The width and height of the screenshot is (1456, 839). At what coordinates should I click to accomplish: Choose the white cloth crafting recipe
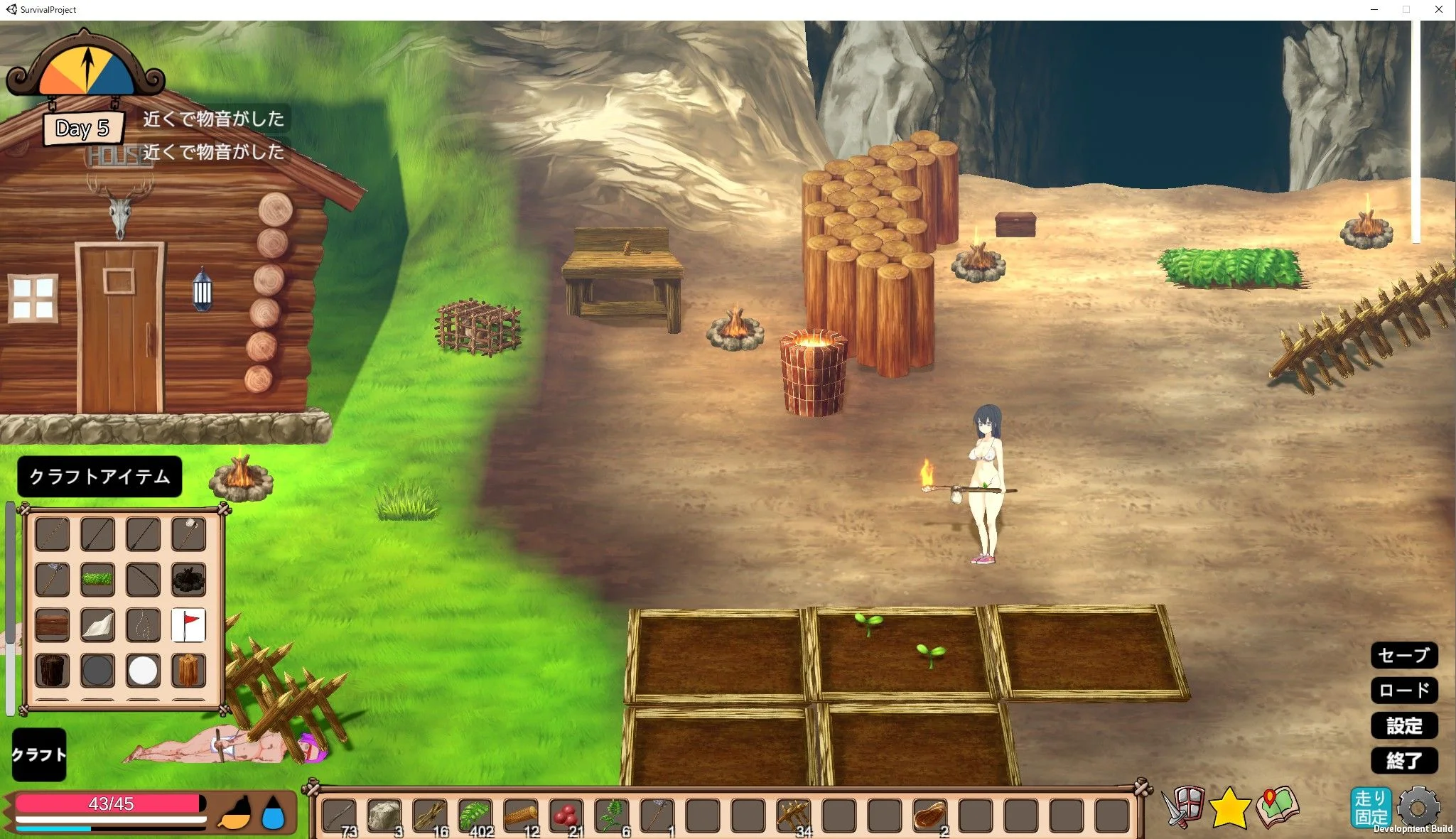(x=97, y=625)
